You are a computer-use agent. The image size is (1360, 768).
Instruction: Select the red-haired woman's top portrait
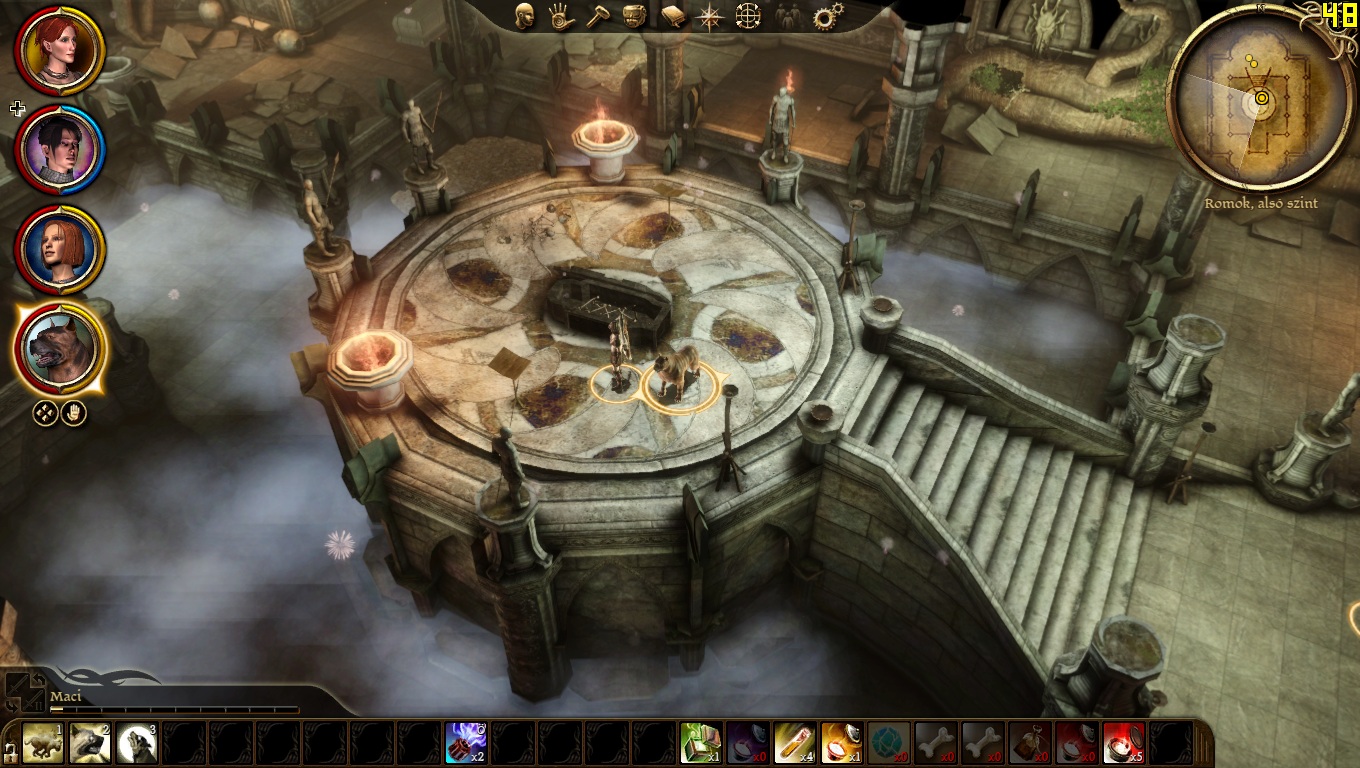59,49
